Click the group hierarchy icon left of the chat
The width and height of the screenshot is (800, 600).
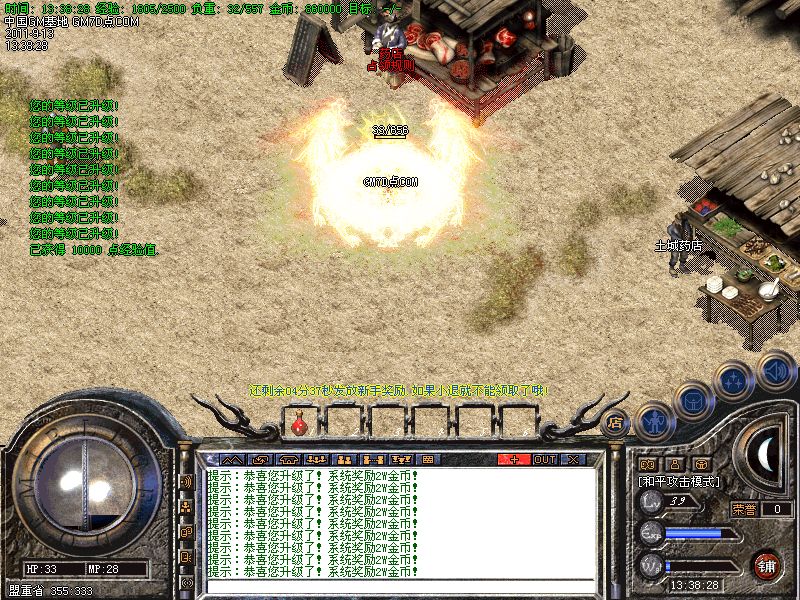[x=186, y=507]
